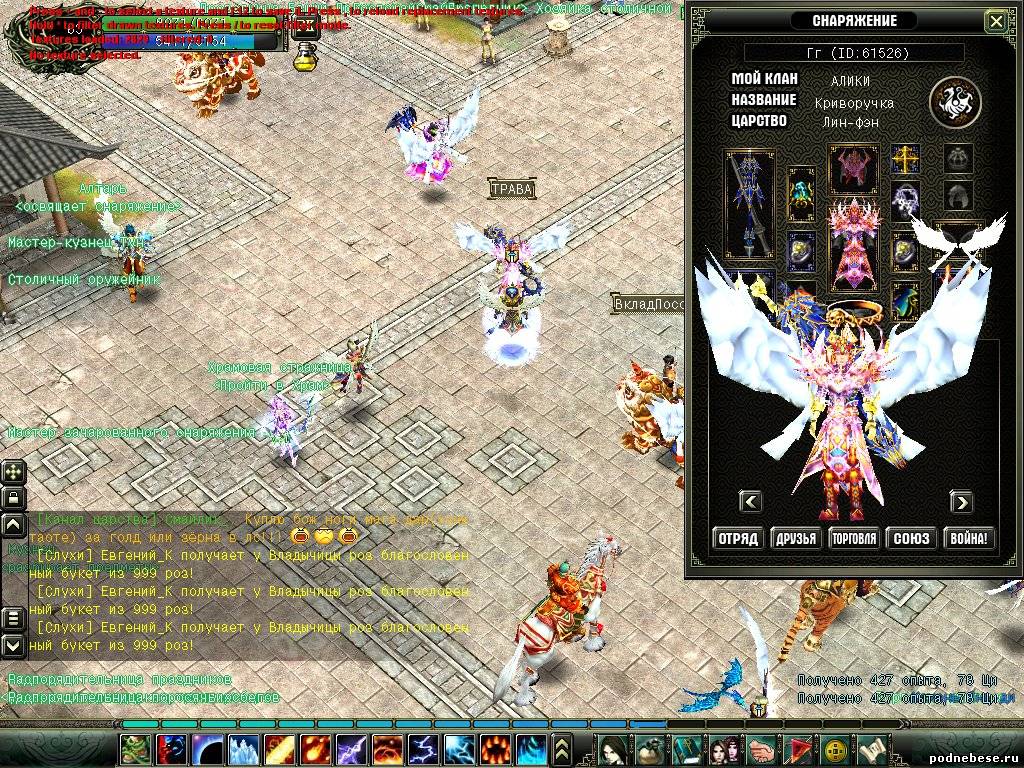This screenshot has height=768, width=1024.
Task: Click the yellow potion bottle icon
Action: 306,54
